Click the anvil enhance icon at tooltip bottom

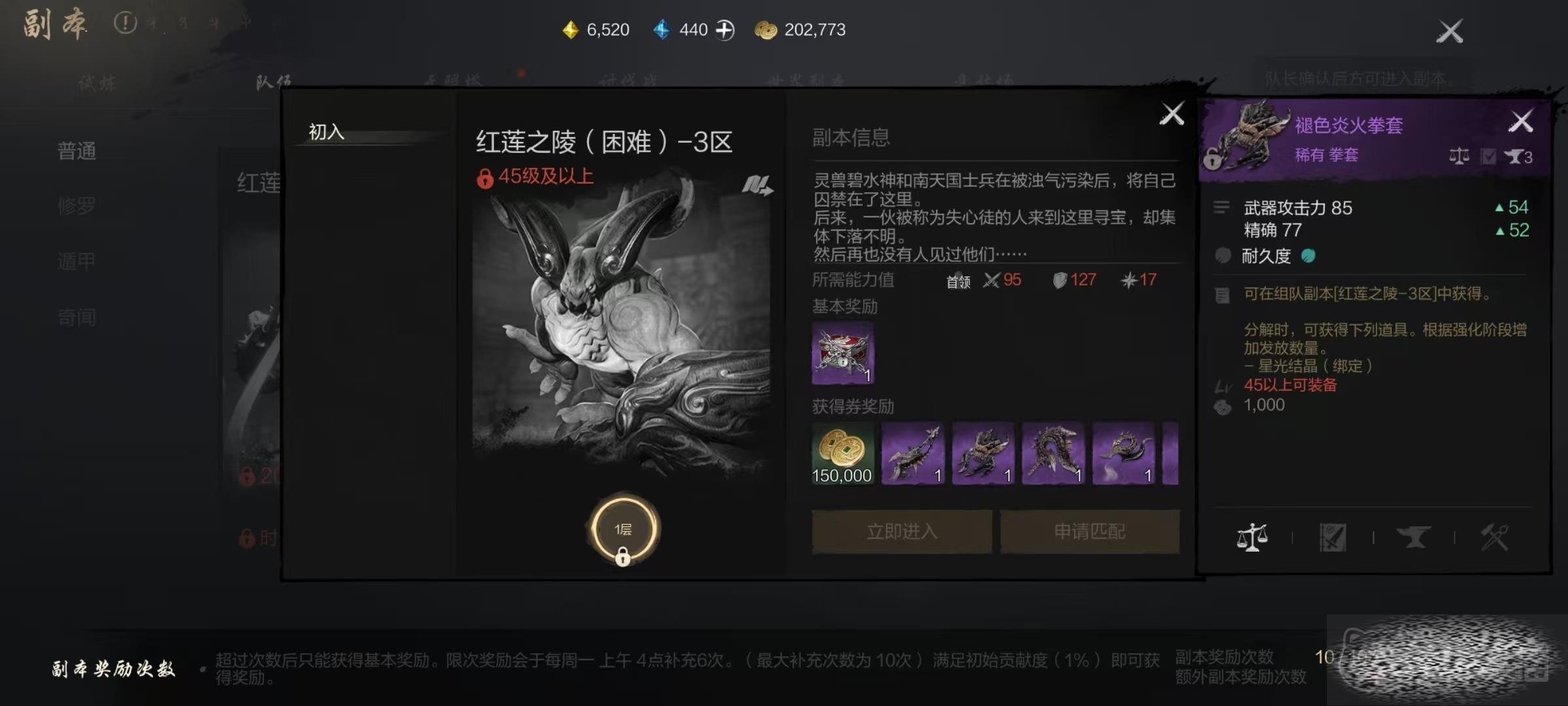[x=1413, y=537]
